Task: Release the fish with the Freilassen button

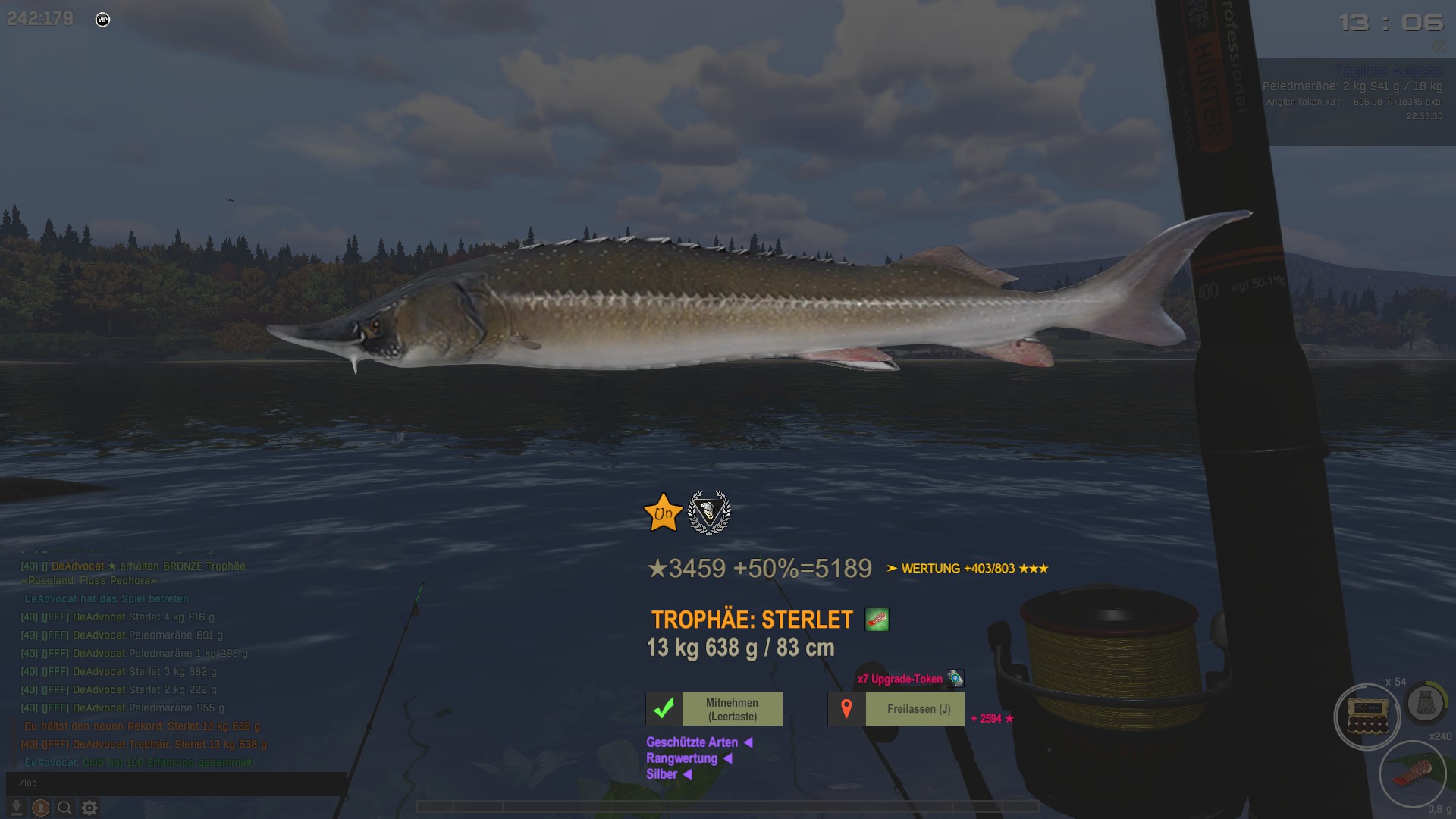Action: [896, 709]
